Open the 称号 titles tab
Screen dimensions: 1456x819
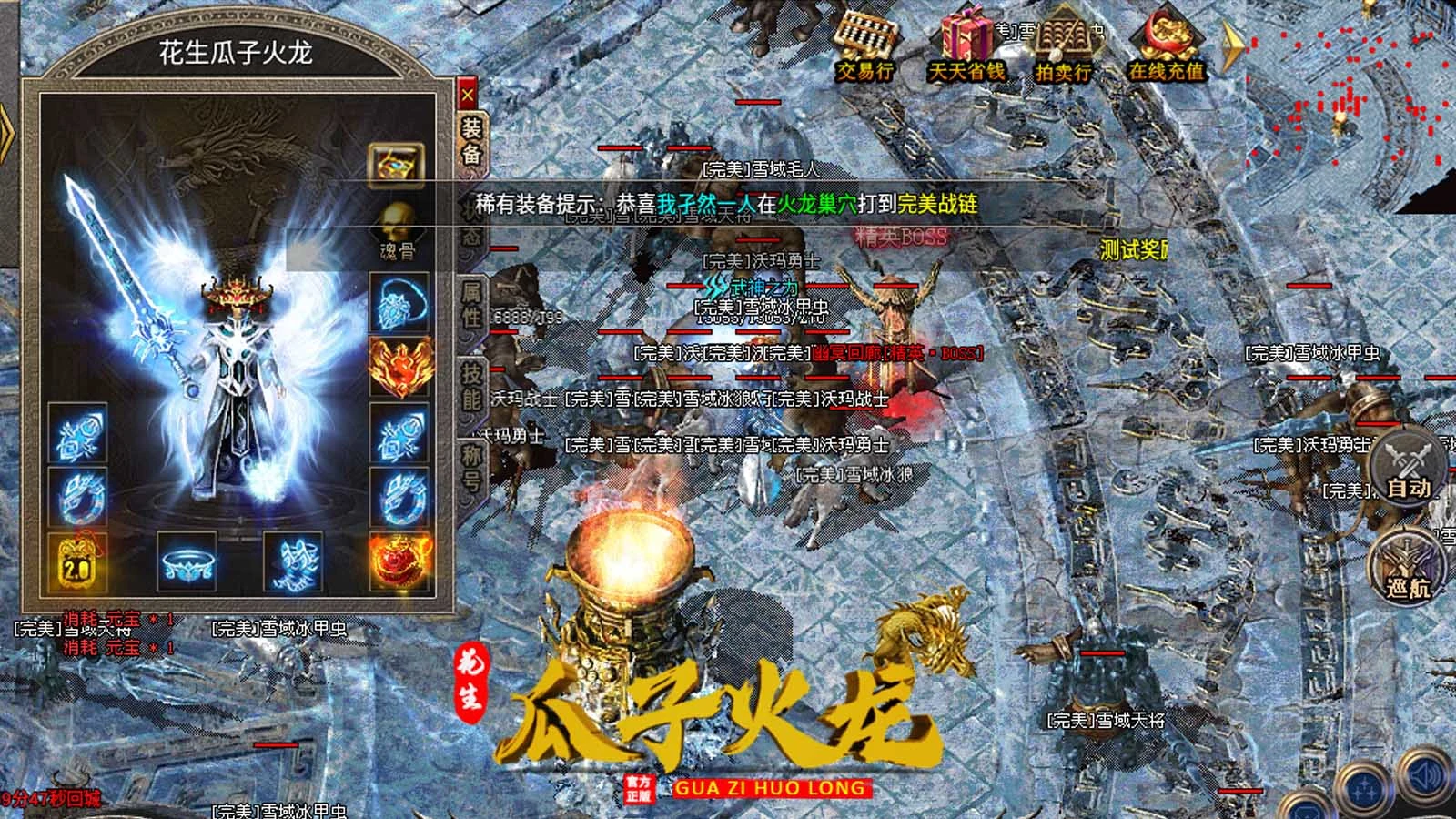pyautogui.click(x=471, y=468)
